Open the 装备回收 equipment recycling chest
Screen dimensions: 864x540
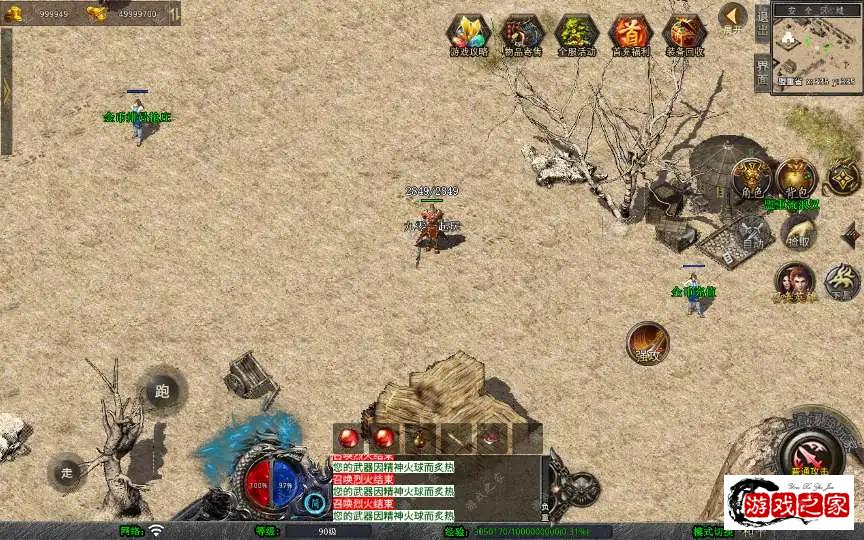point(684,33)
